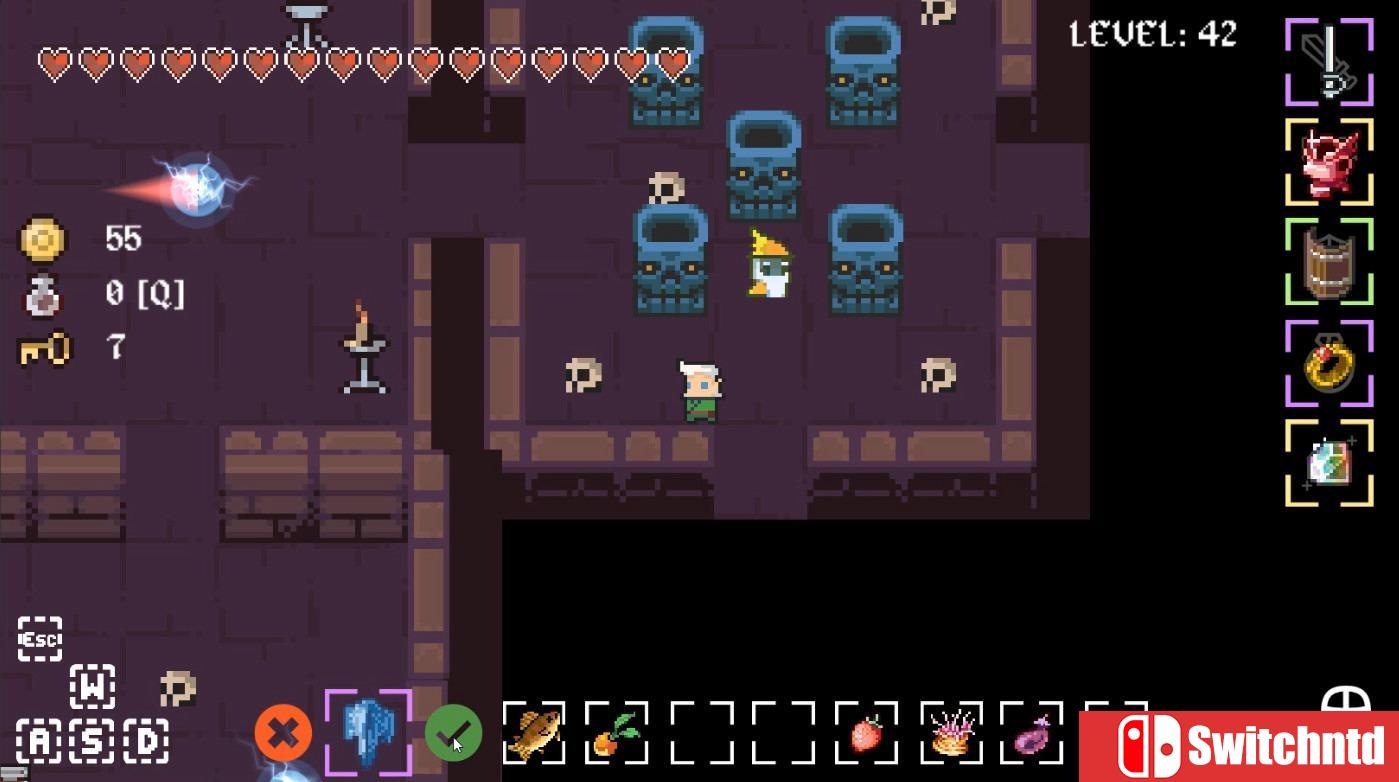The height and width of the screenshot is (782, 1399).
Task: Select the noodle nest hotbar item
Action: (x=951, y=733)
